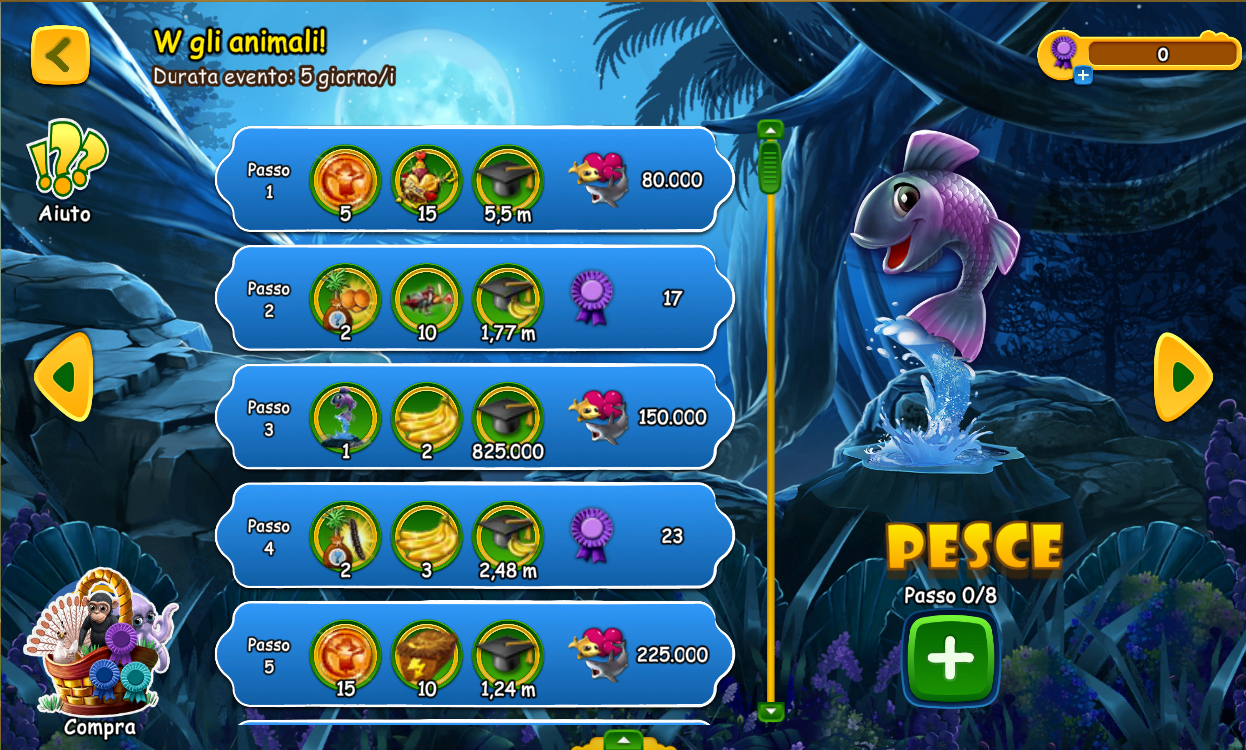Tap the green plus button under Pesce
The height and width of the screenshot is (750, 1246).
tap(950, 660)
